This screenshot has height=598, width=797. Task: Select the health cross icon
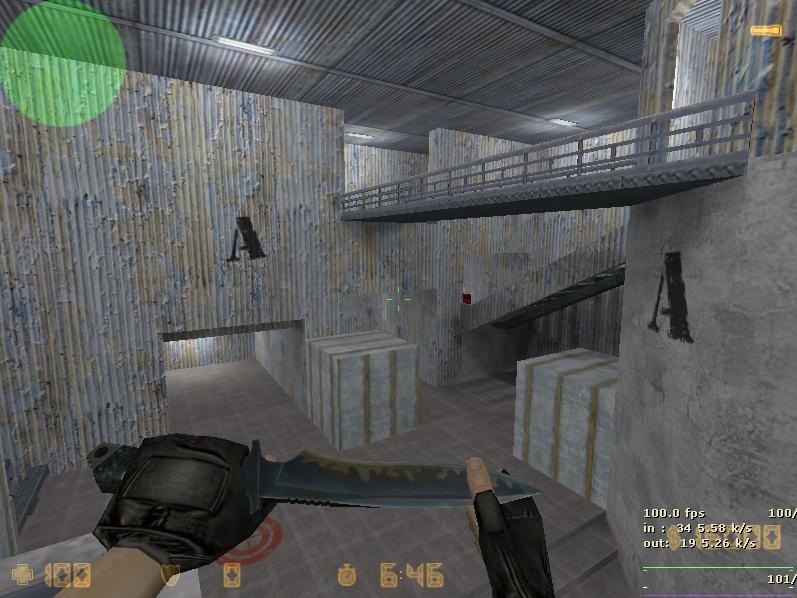23,575
